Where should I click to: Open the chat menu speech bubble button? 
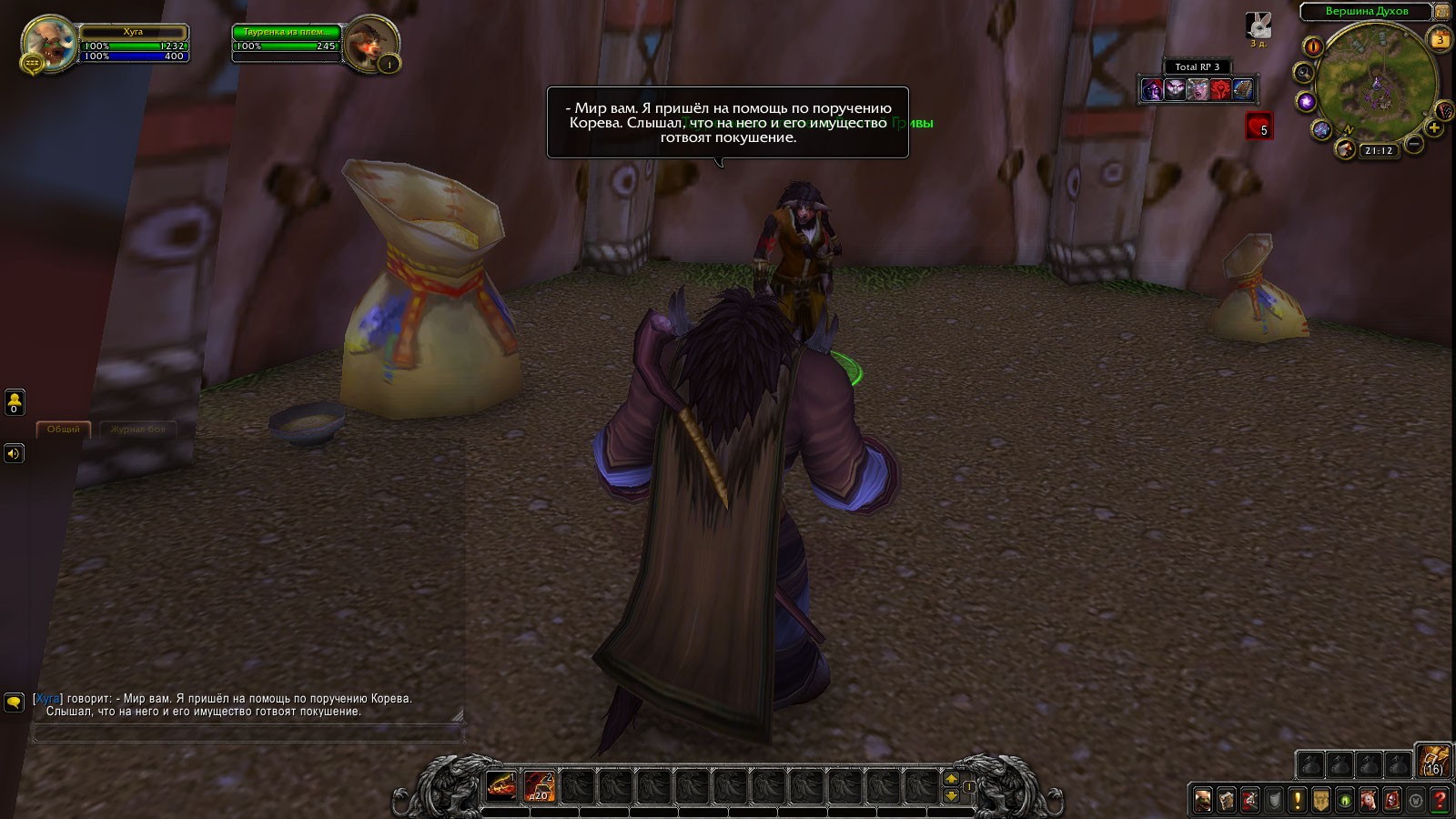pyautogui.click(x=14, y=702)
